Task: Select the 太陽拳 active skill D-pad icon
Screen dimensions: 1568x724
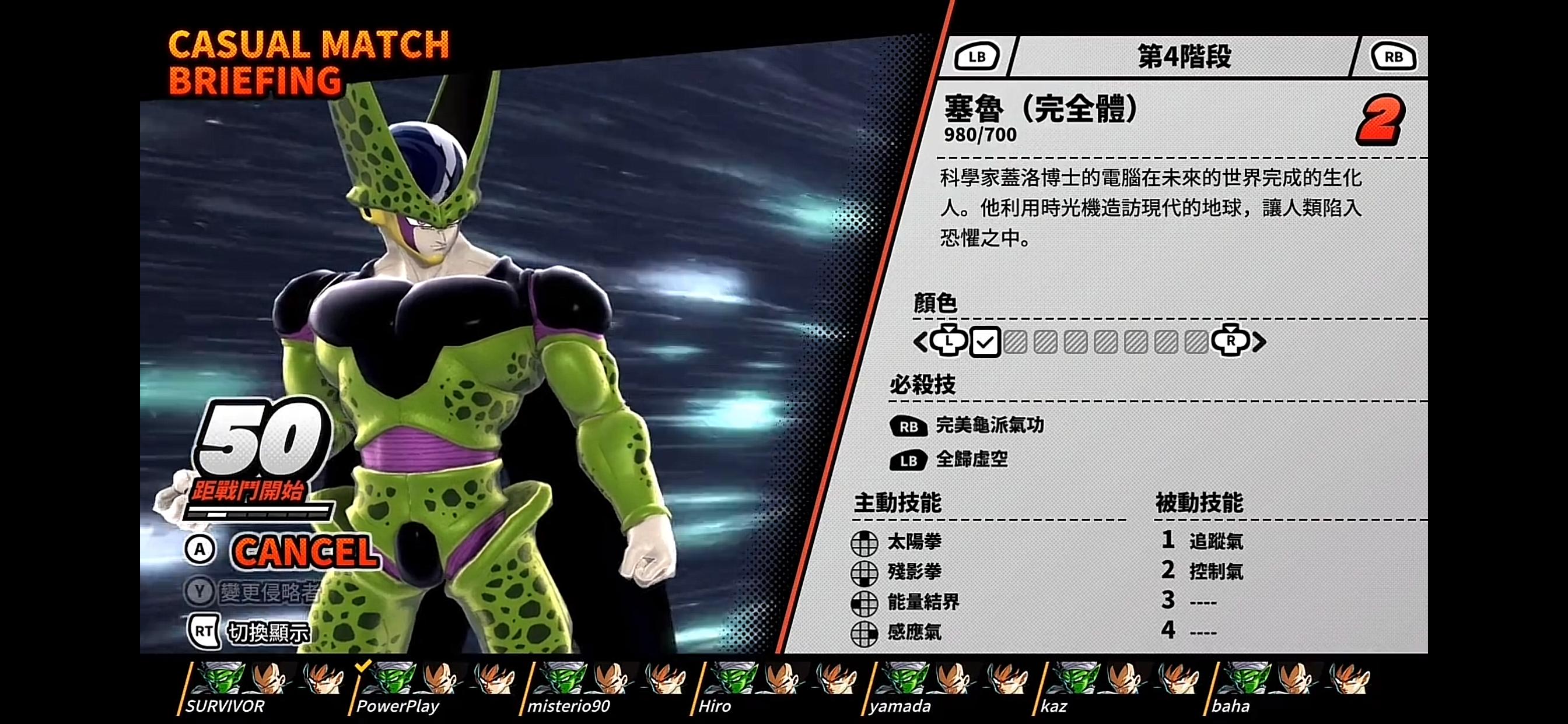Action: click(865, 542)
